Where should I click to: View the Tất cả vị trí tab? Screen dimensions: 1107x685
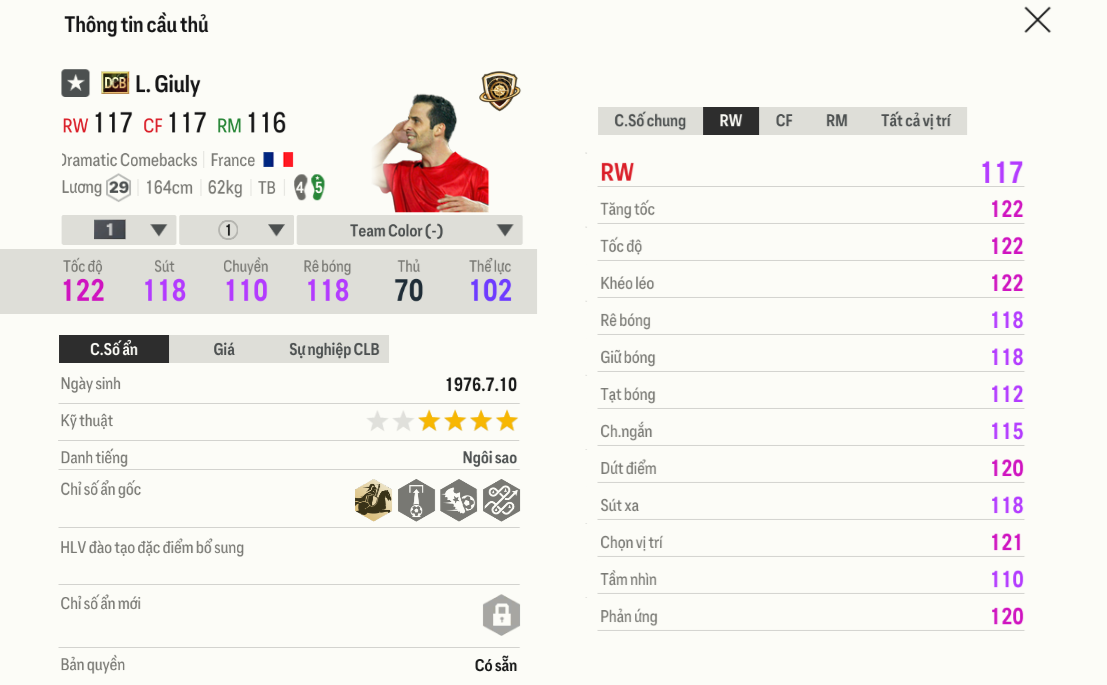[915, 121]
